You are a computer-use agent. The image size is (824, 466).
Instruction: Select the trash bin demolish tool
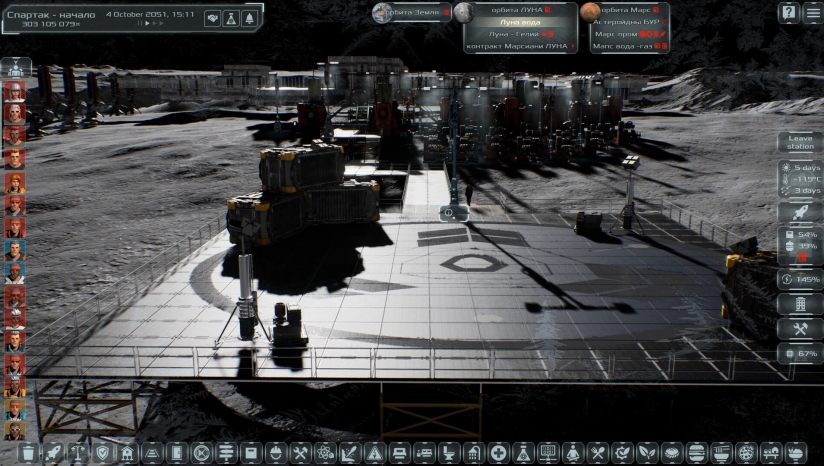28,453
